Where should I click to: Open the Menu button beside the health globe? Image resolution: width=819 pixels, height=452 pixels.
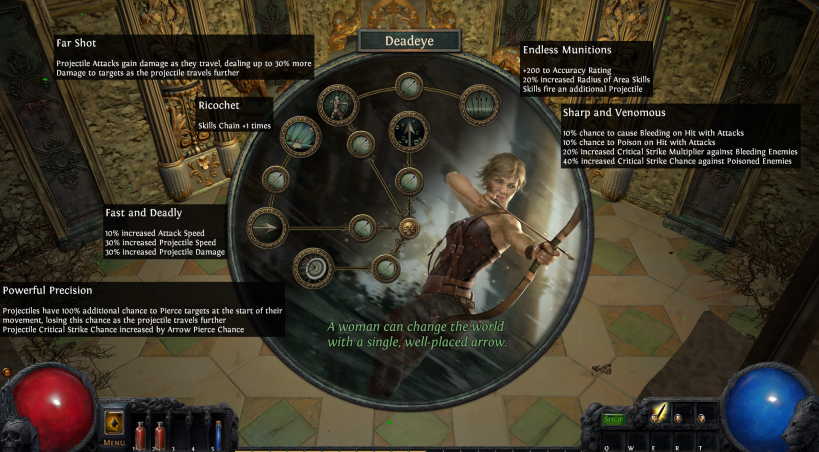tap(114, 424)
